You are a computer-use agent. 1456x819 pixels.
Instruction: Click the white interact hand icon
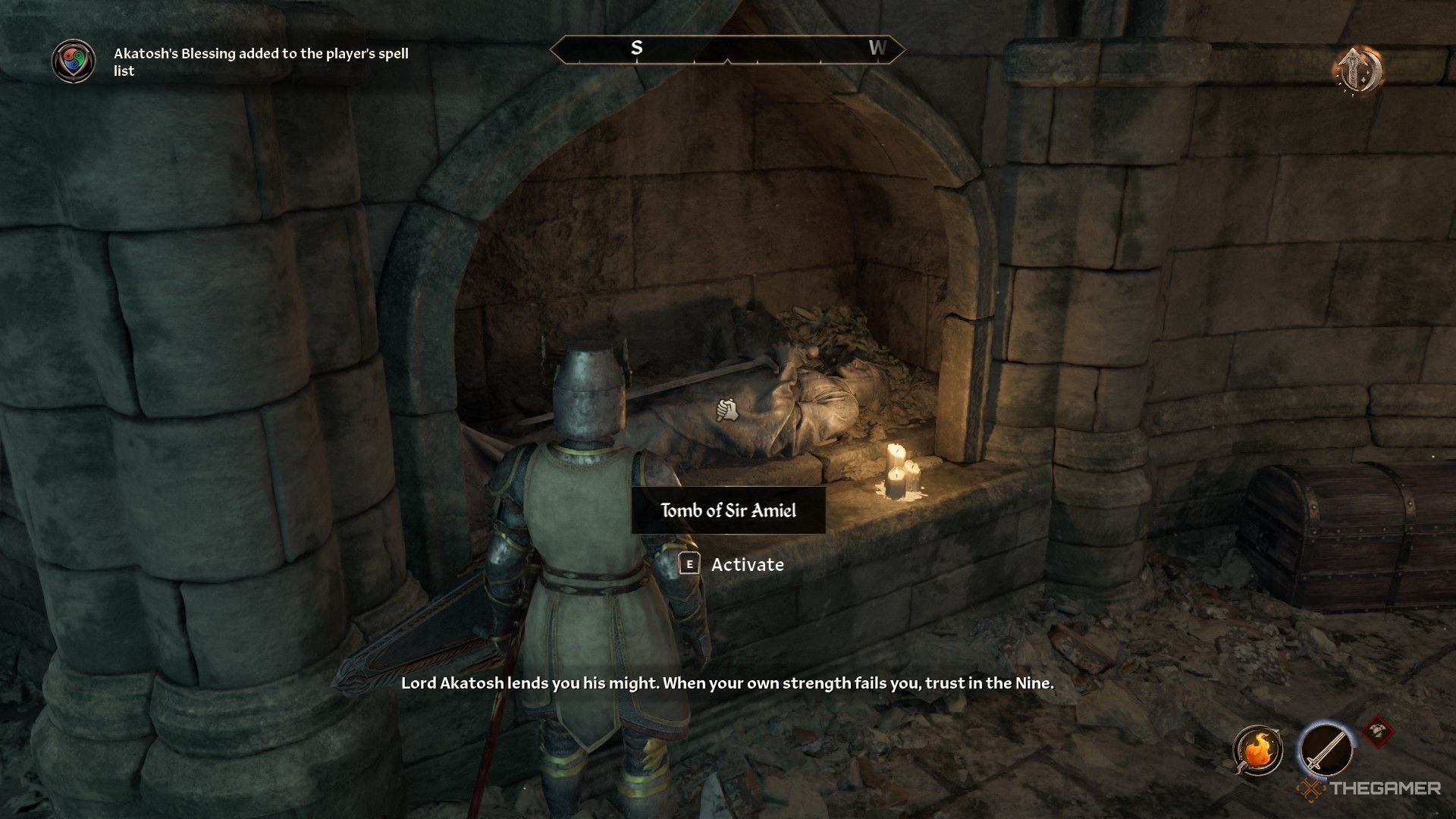725,409
